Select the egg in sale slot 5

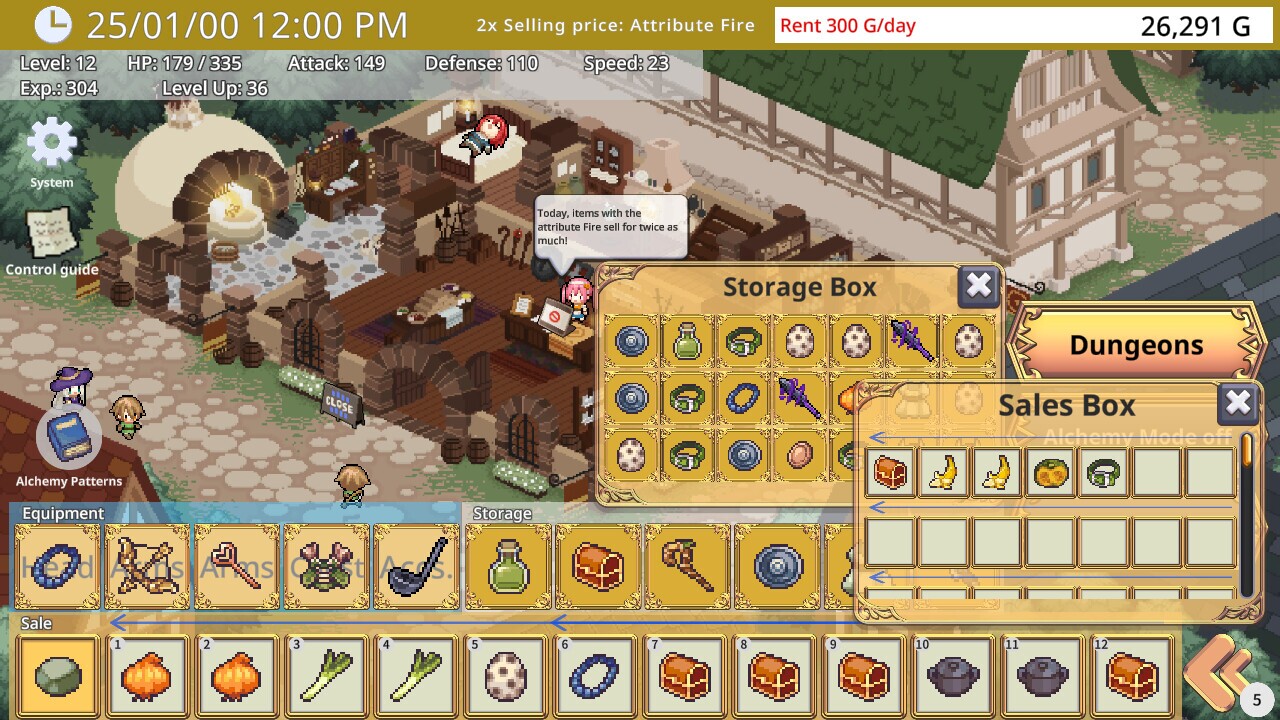point(507,677)
